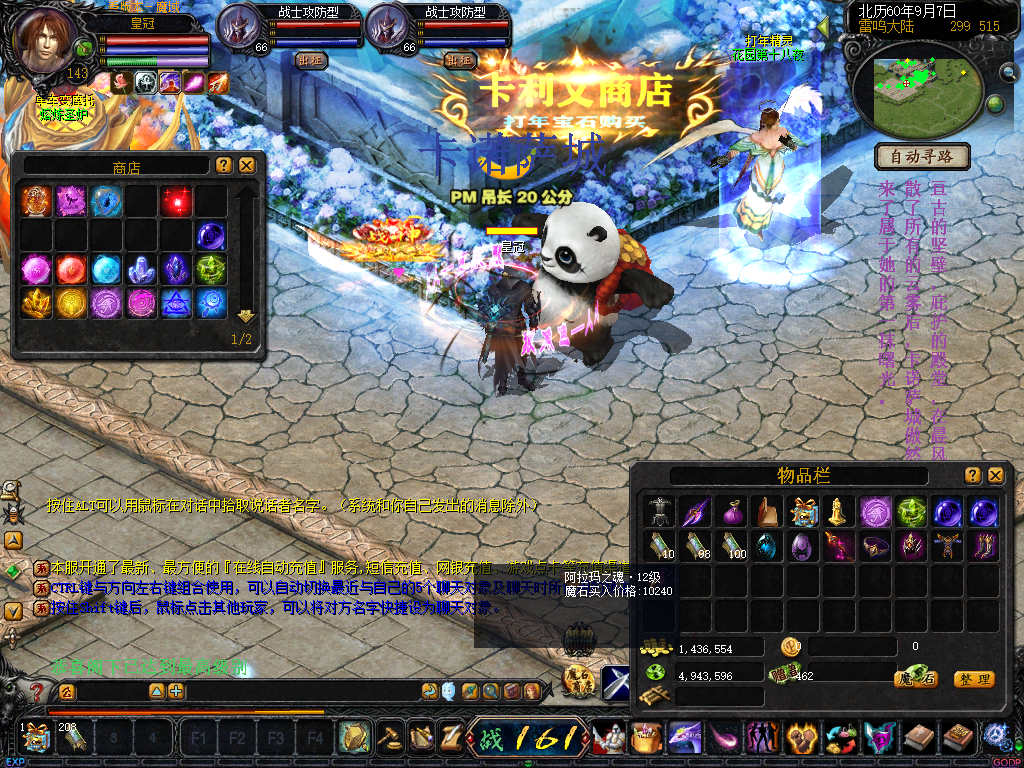The height and width of the screenshot is (768, 1024).
Task: Close the 商店 shop window
Action: point(247,165)
